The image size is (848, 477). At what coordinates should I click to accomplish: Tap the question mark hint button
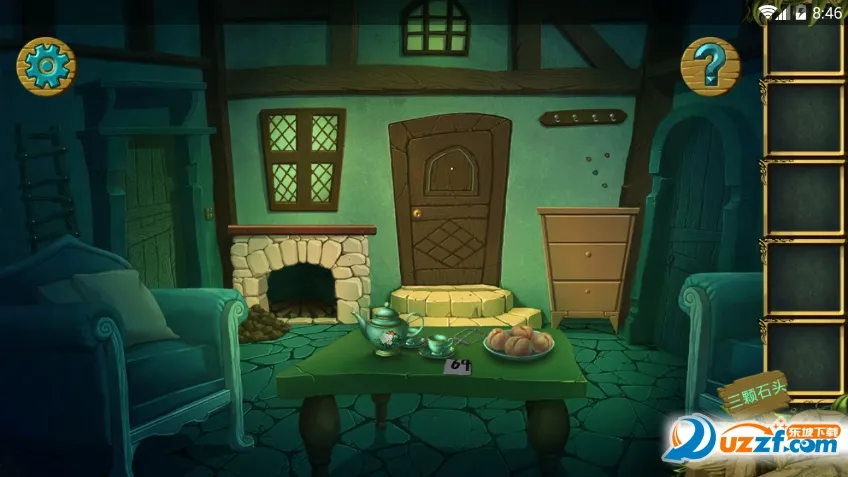(x=709, y=66)
